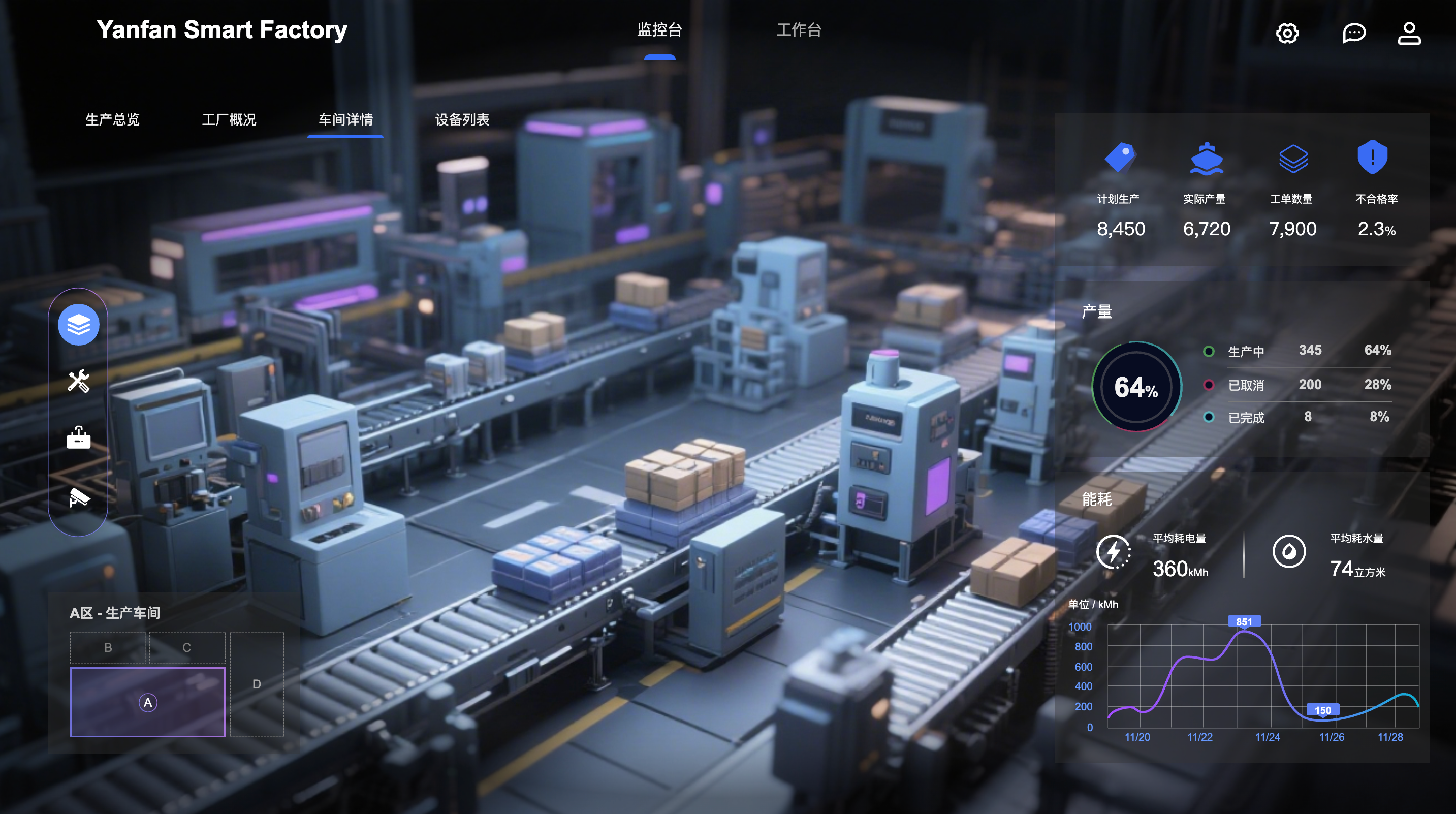The width and height of the screenshot is (1456, 814).
Task: Click the 851 peak chart marker
Action: (x=1244, y=622)
